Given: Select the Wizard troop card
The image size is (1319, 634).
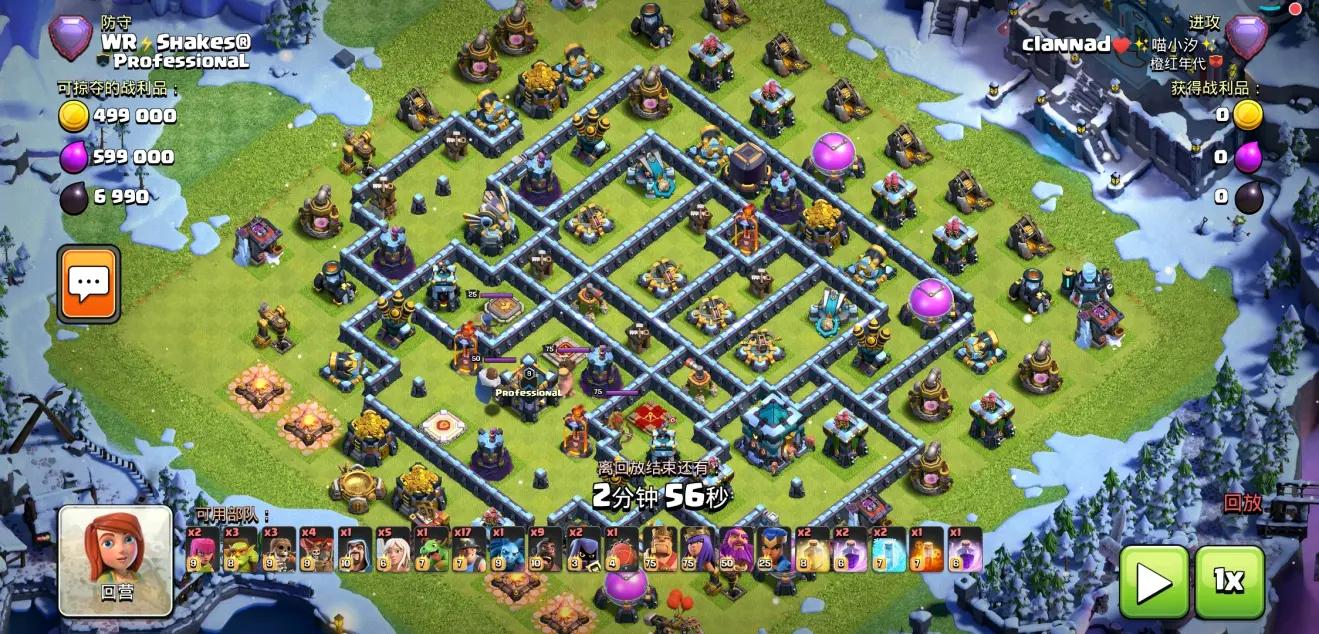Looking at the screenshot, I should point(354,550).
